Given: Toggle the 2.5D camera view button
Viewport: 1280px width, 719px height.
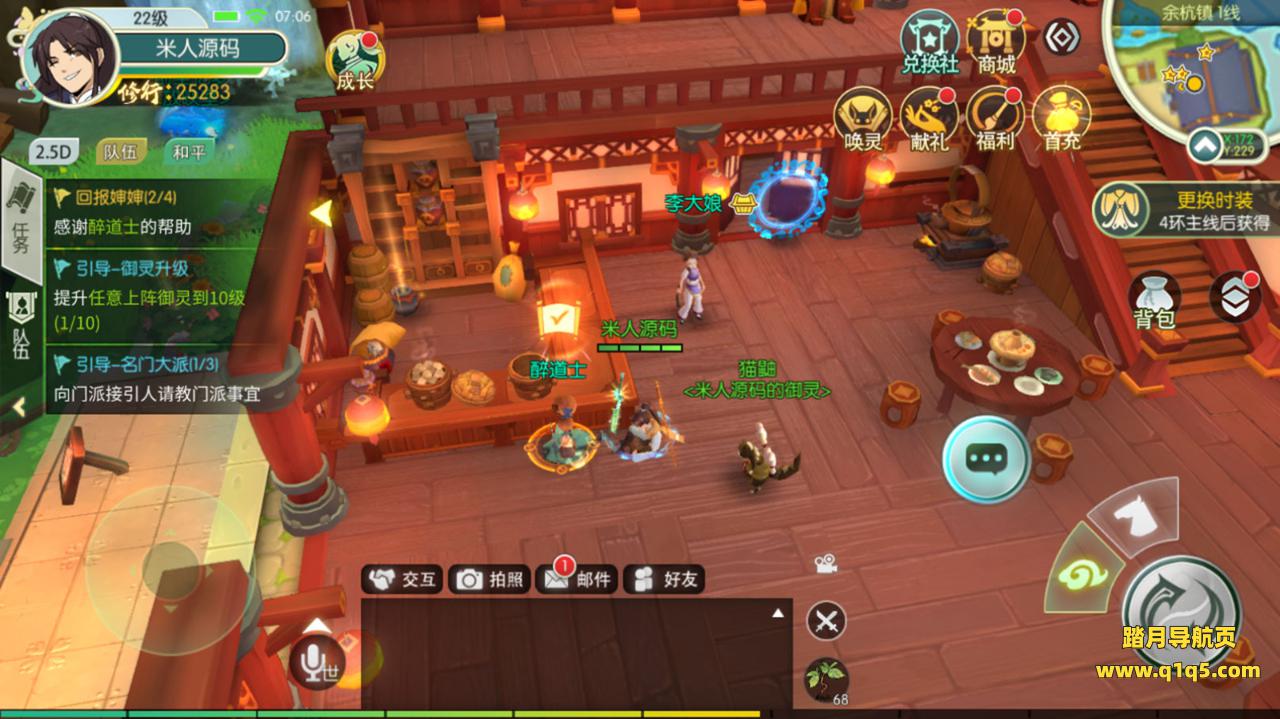Looking at the screenshot, I should tap(54, 152).
